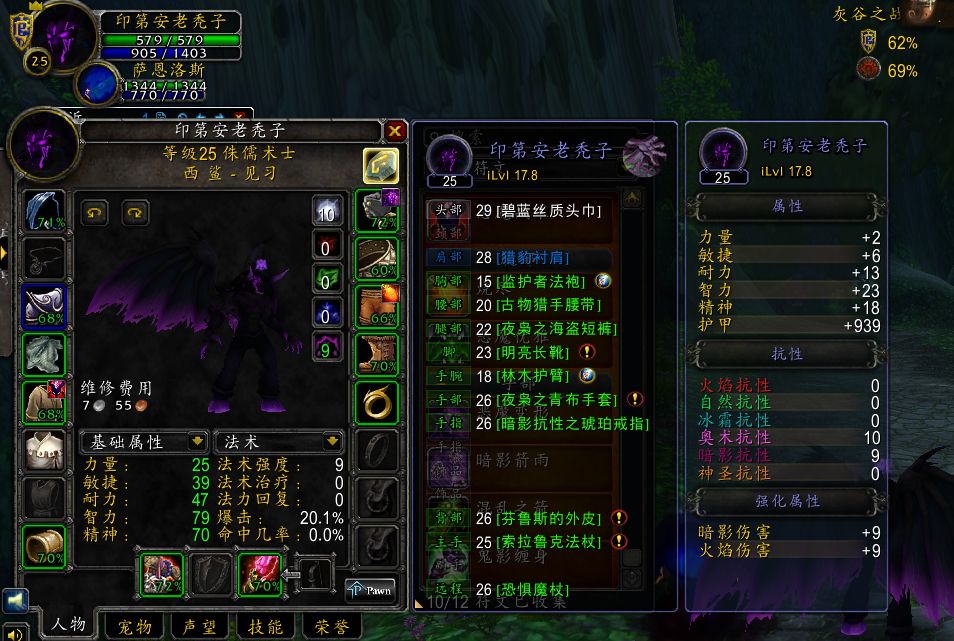Toggle the gold icon button under close
The height and width of the screenshot is (641, 954).
380,166
